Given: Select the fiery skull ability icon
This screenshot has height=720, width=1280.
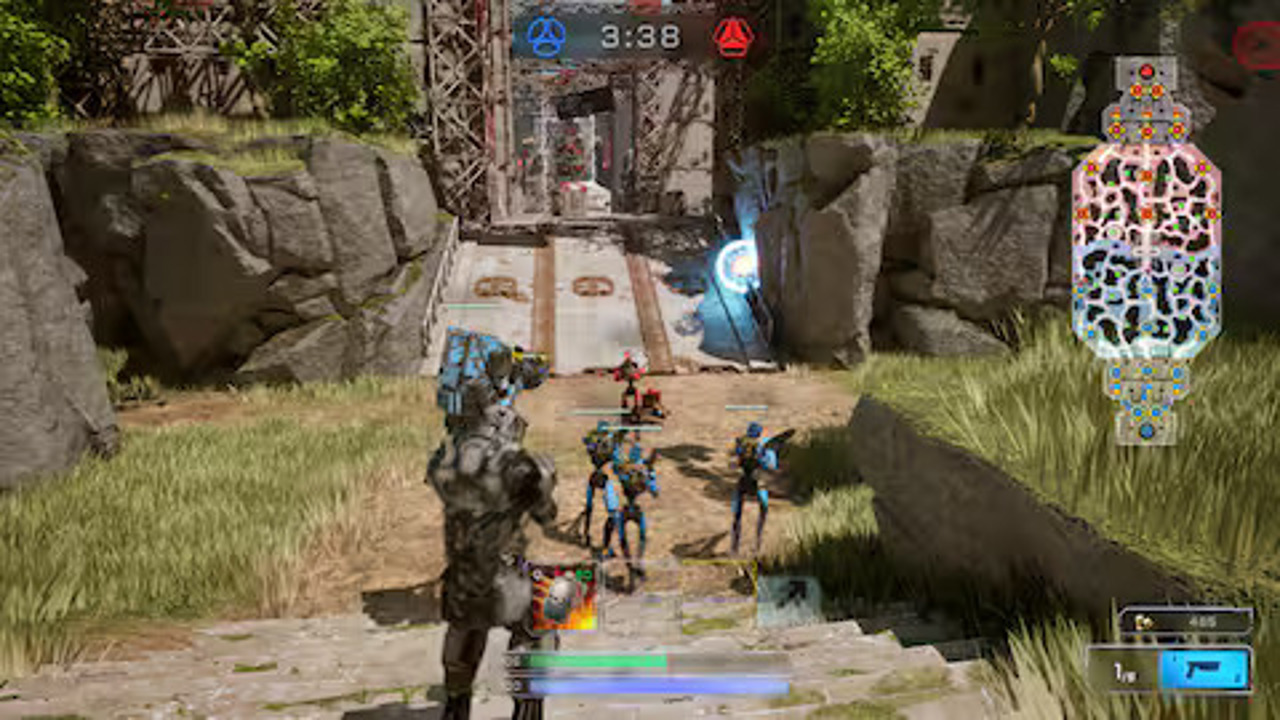Looking at the screenshot, I should click(x=563, y=597).
